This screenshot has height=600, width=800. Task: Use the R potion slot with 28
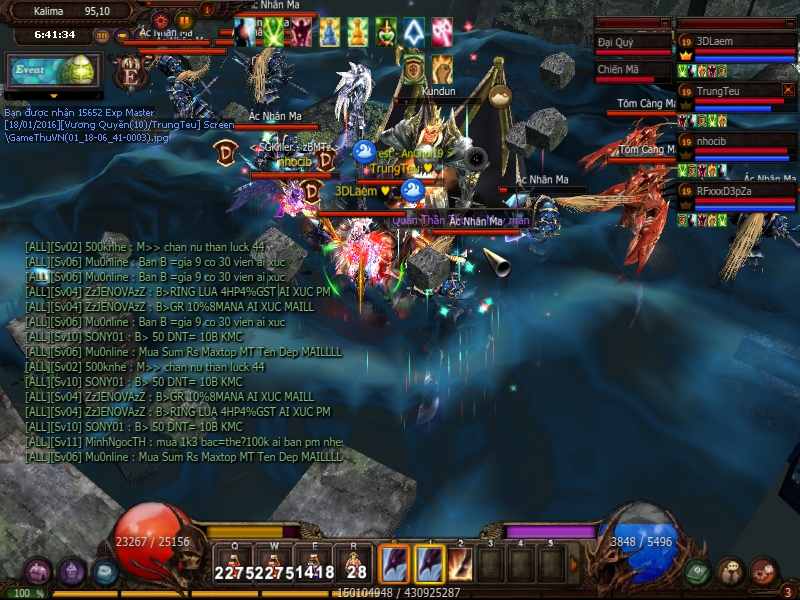coord(354,562)
